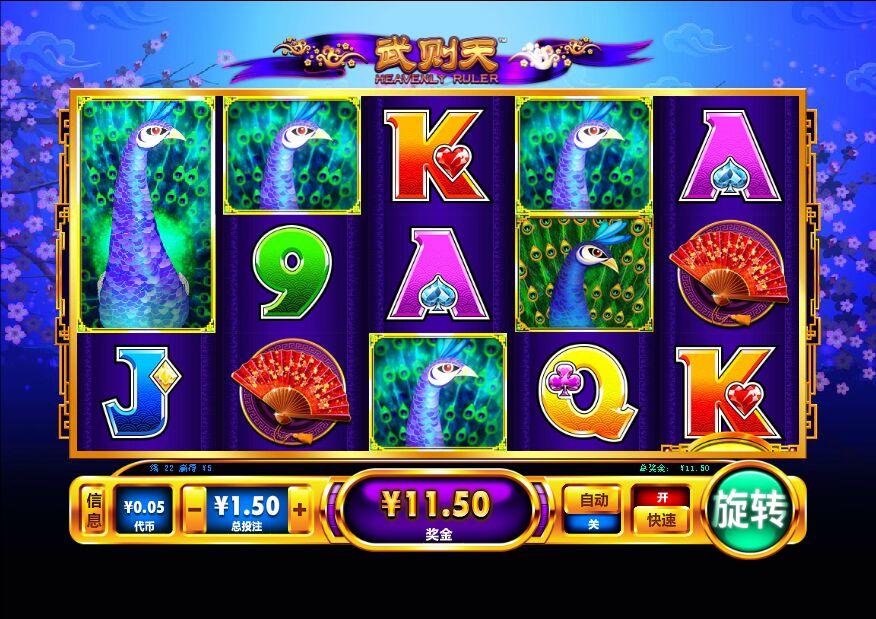Decrease total bet with the minus button
The height and width of the screenshot is (619, 876).
pos(195,509)
